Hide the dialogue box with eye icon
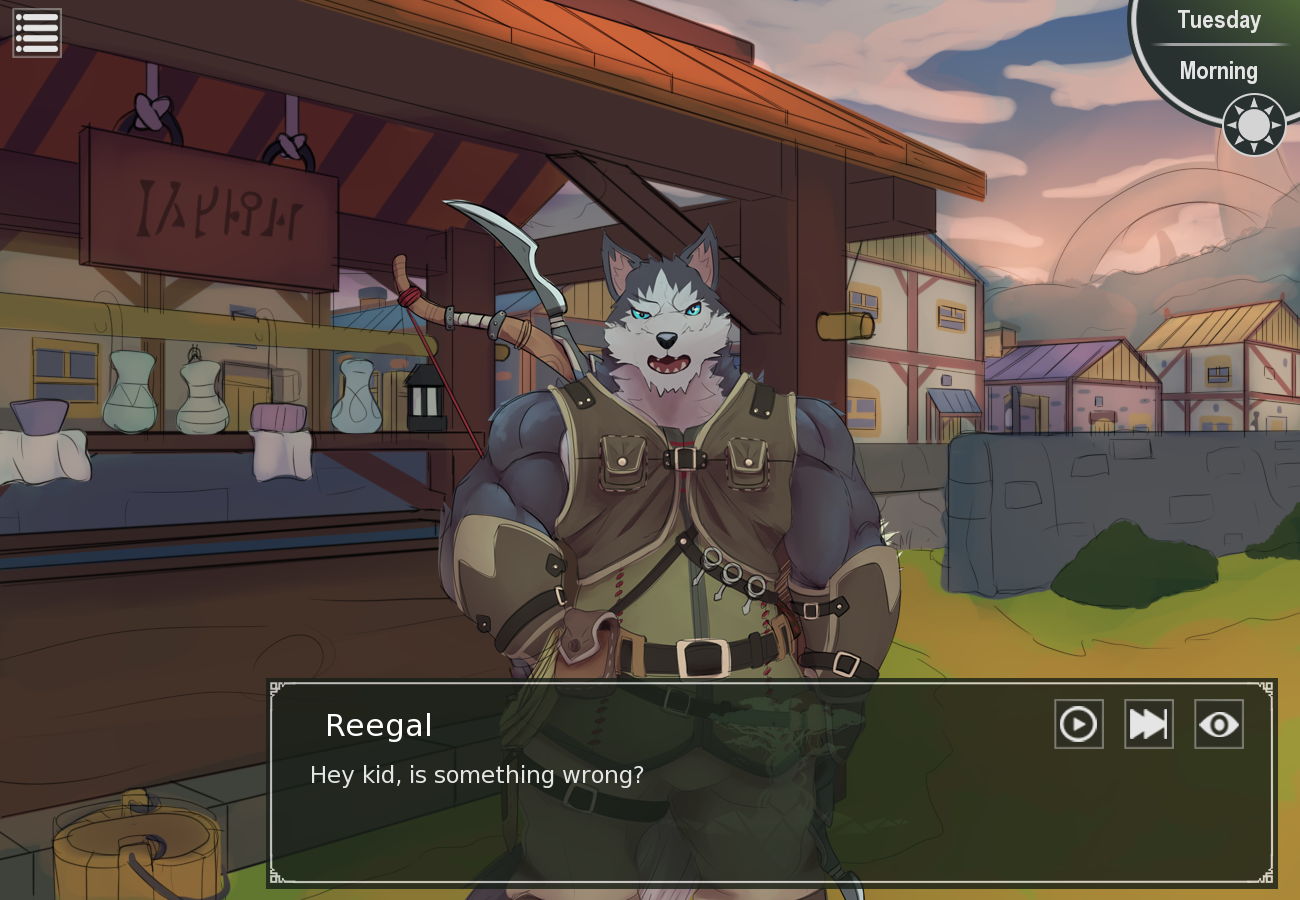The image size is (1300, 900). point(1218,724)
